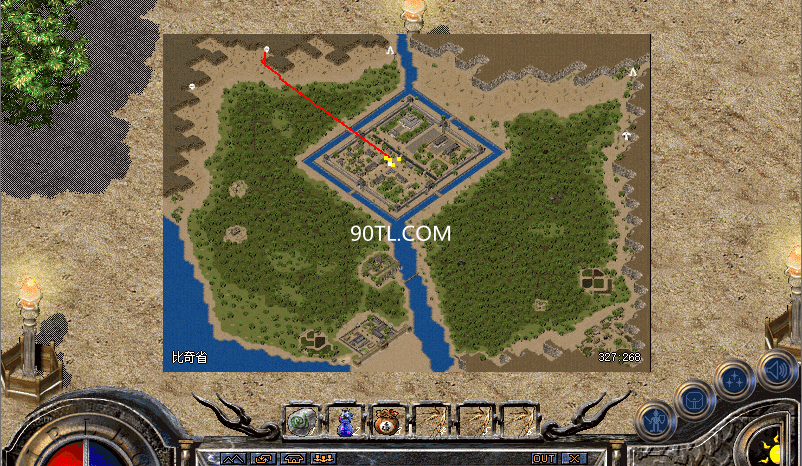Click the tent marker north of the river

(x=390, y=49)
